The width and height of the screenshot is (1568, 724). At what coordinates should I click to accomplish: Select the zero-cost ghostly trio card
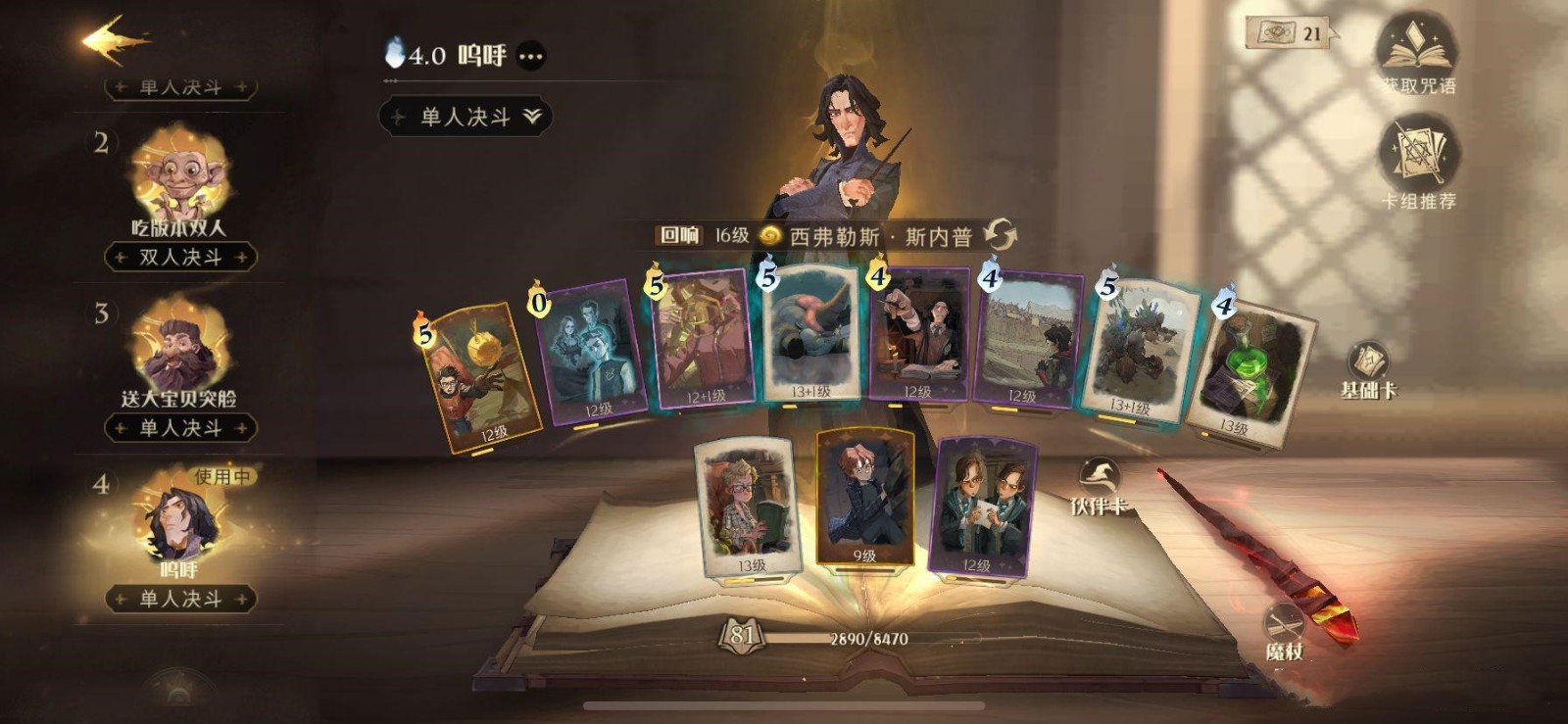click(591, 351)
